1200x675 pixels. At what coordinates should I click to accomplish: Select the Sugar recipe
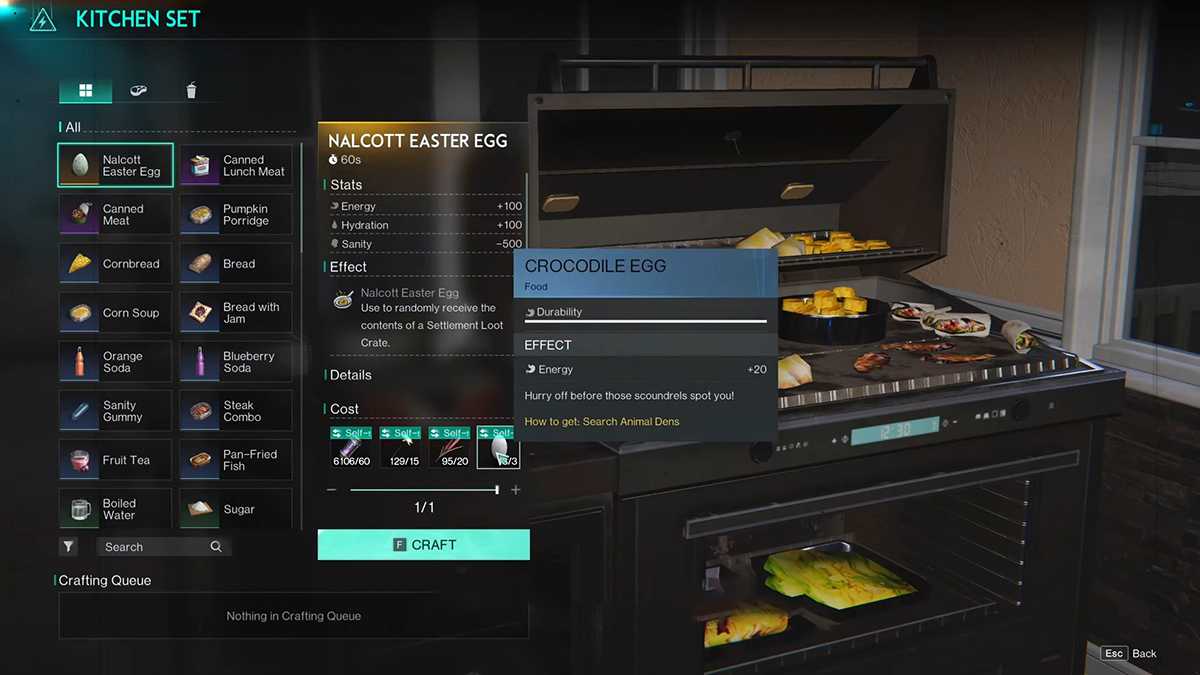(236, 509)
